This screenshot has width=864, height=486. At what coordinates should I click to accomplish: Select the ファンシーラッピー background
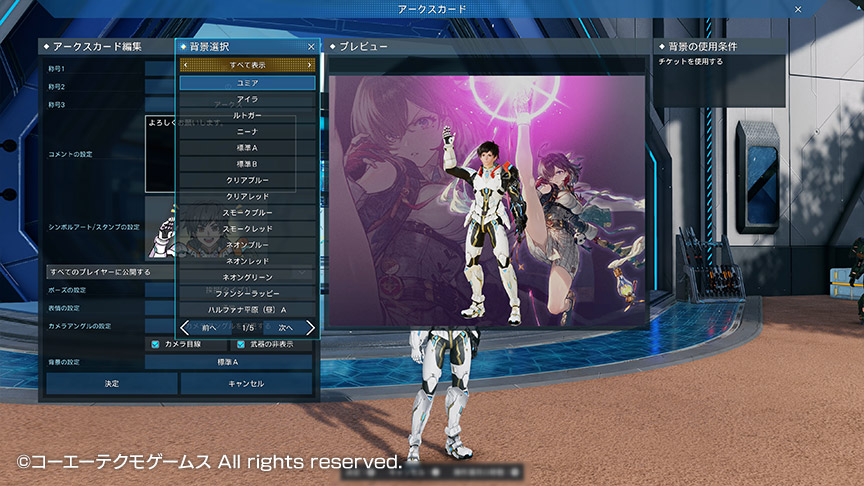tap(247, 293)
